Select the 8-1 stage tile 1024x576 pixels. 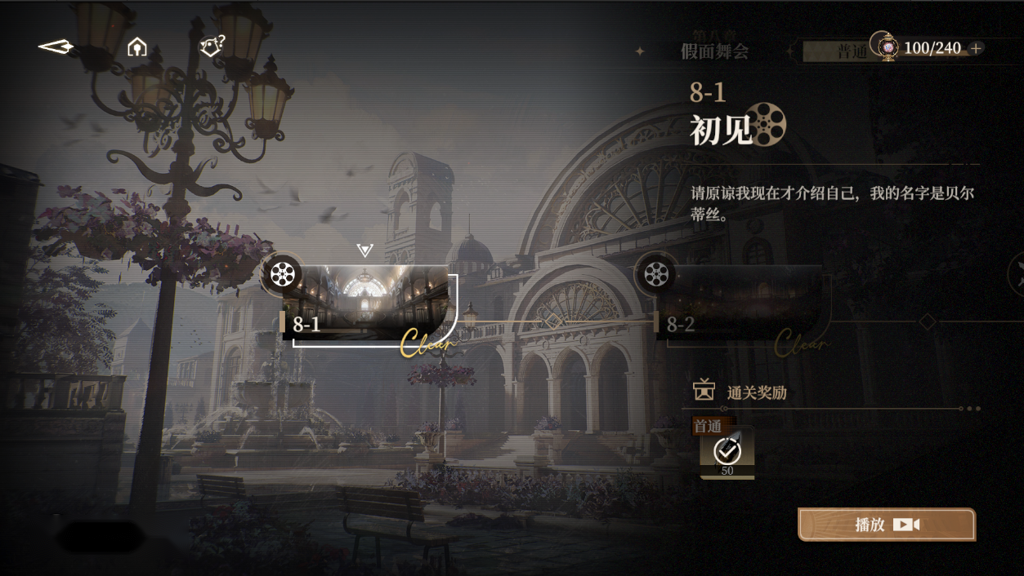coord(371,305)
